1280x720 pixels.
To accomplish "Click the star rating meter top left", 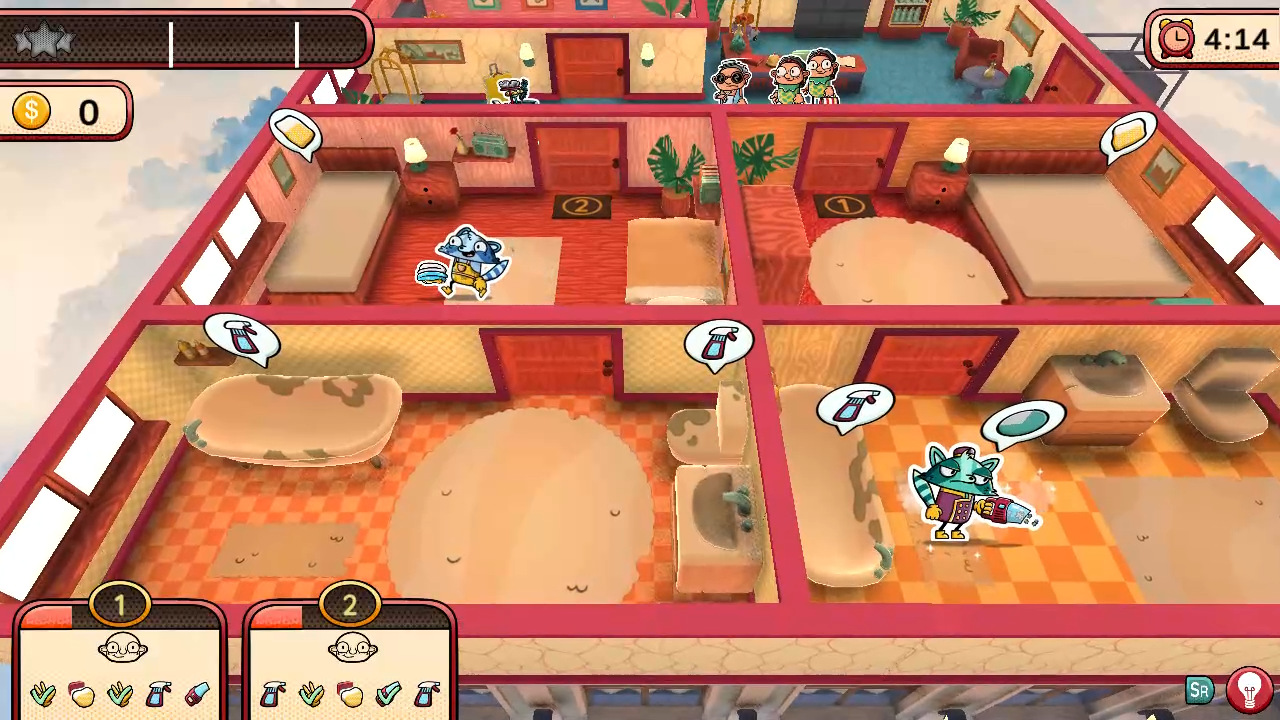I will 44,40.
